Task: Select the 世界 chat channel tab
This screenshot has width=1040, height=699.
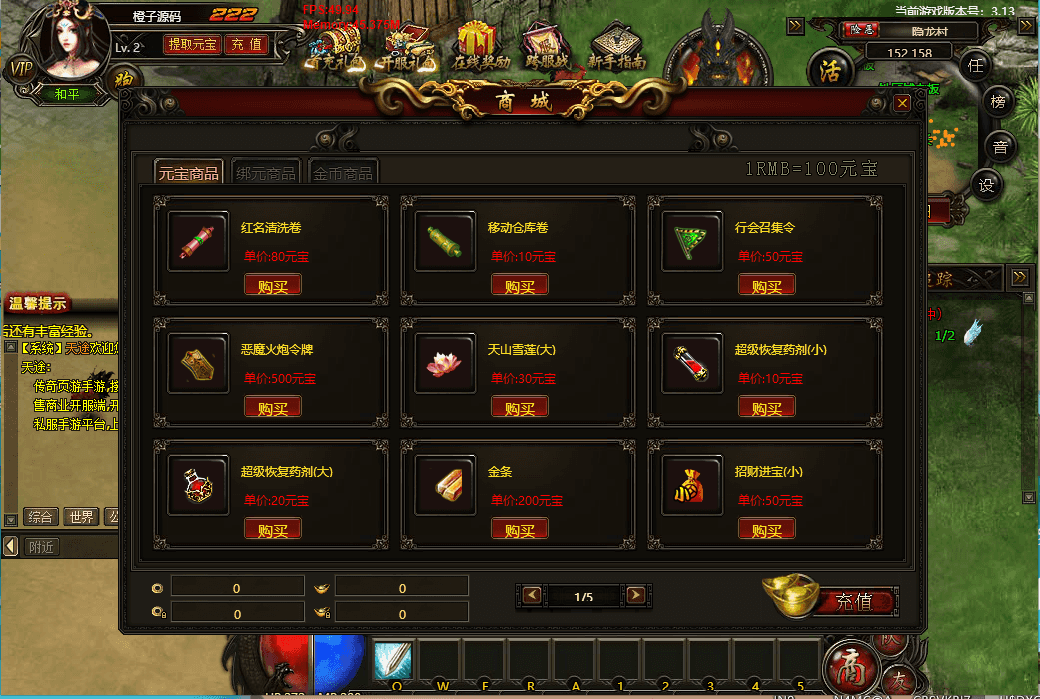Action: coord(80,517)
